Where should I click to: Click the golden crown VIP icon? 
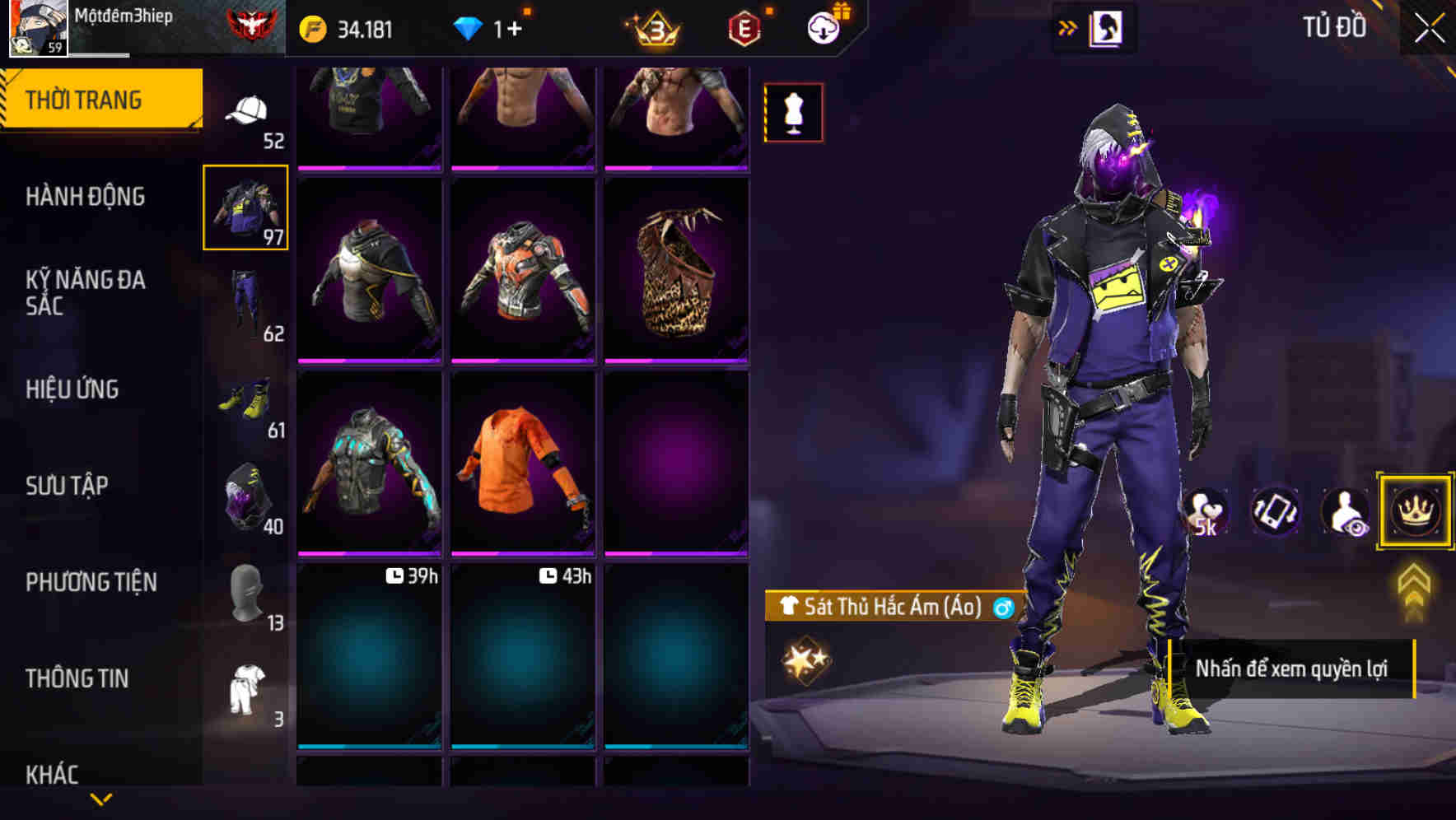[x=1414, y=510]
